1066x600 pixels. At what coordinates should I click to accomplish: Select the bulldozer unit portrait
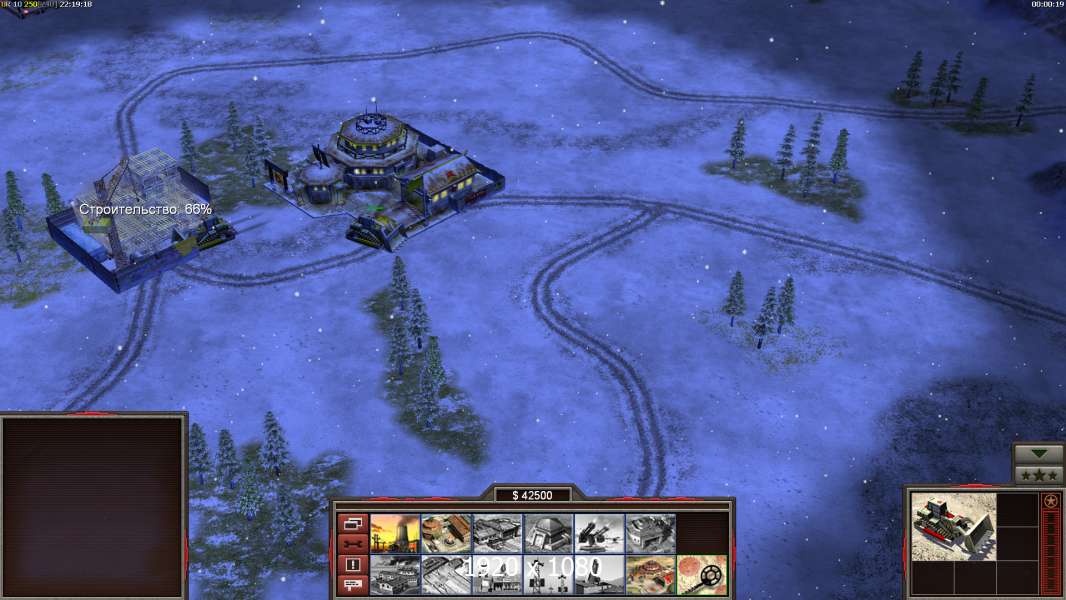point(940,526)
